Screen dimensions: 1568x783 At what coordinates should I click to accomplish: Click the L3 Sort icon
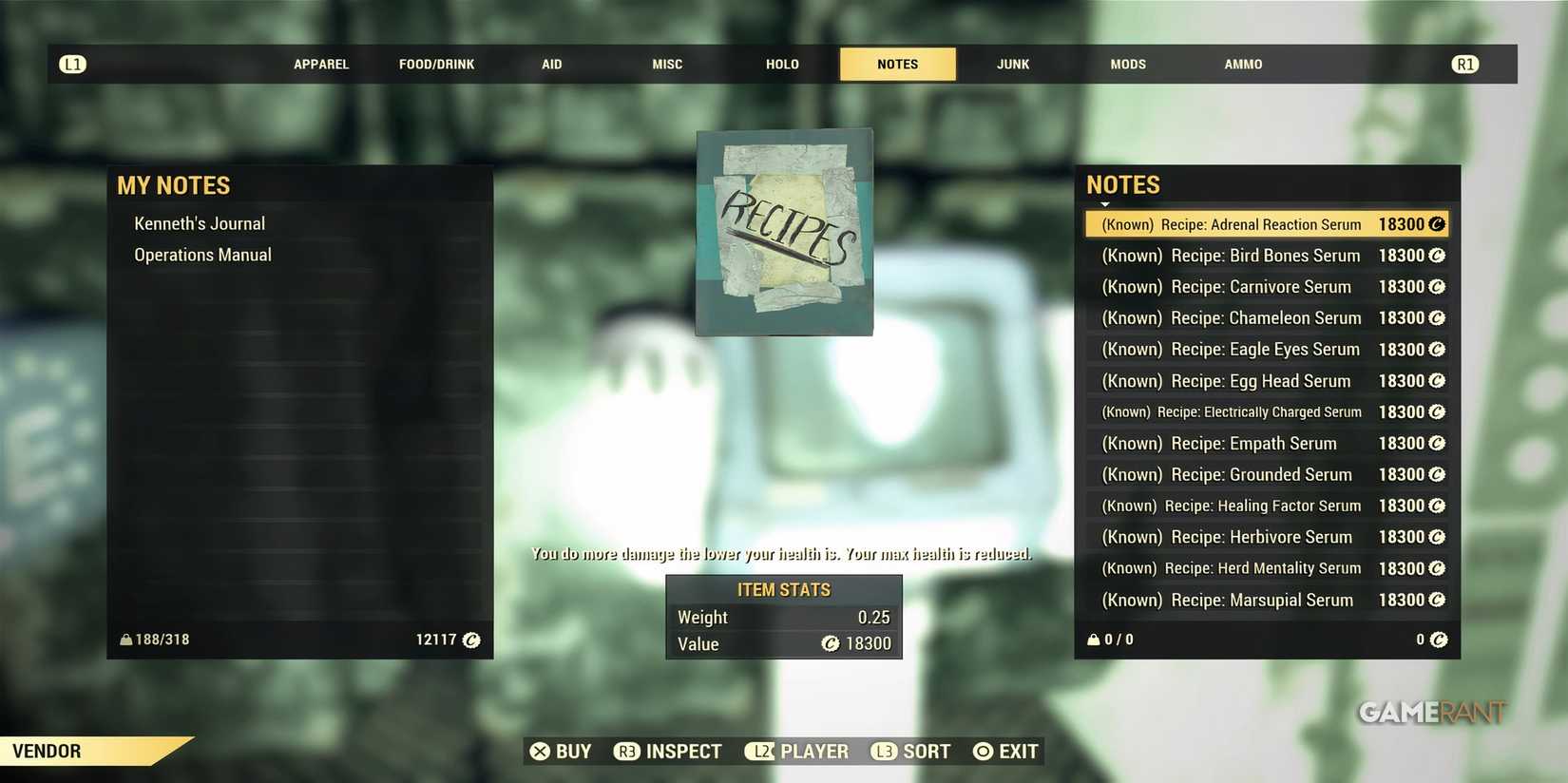point(884,751)
